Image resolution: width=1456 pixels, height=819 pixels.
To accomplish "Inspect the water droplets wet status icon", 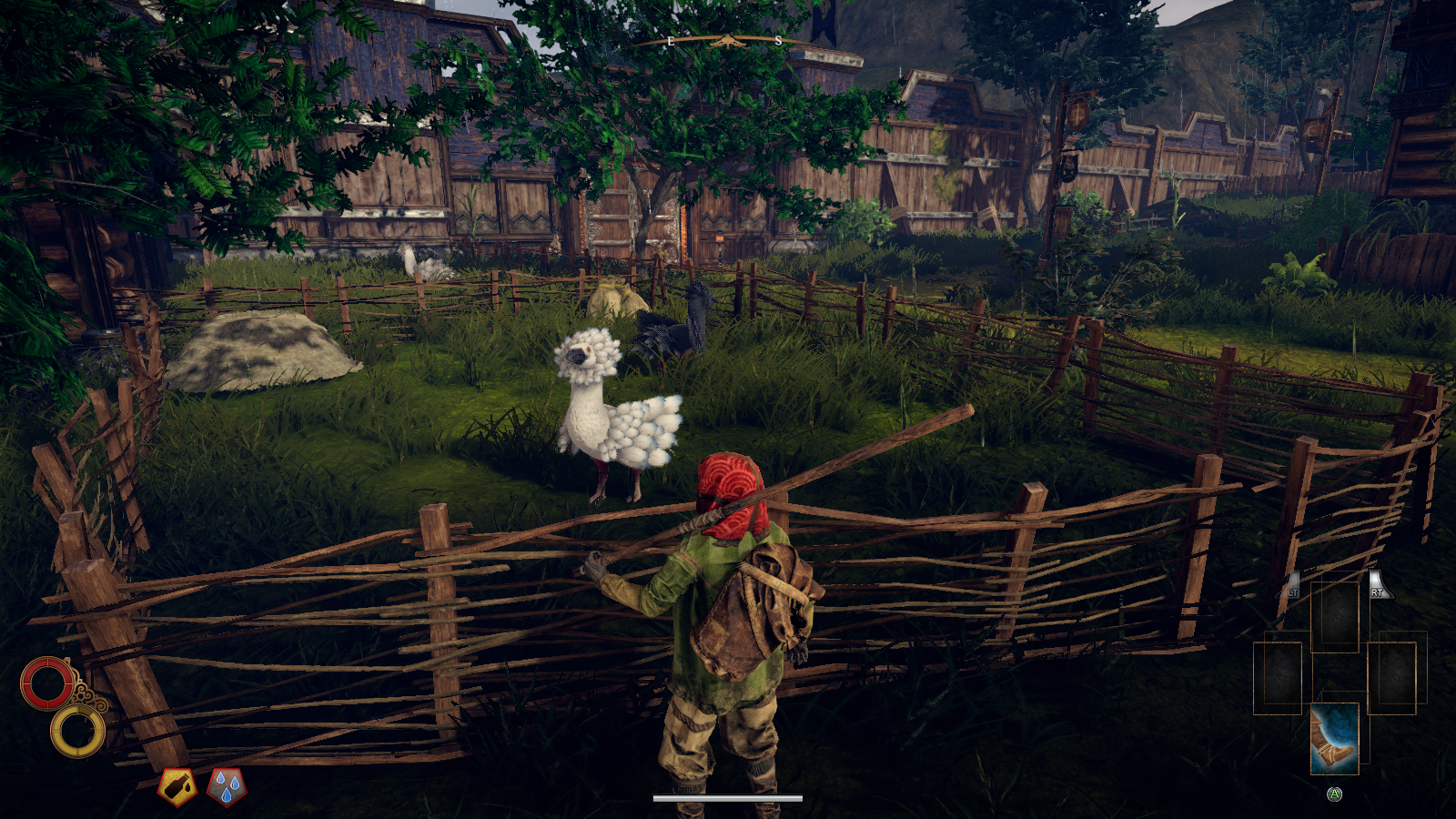I will (x=227, y=787).
